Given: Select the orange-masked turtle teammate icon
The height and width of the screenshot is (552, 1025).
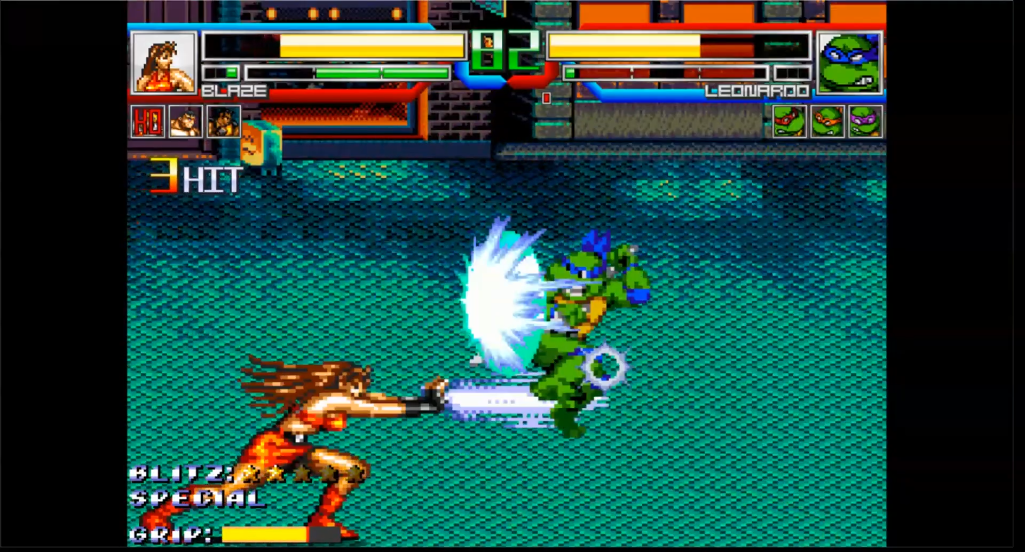Looking at the screenshot, I should click(x=827, y=121).
